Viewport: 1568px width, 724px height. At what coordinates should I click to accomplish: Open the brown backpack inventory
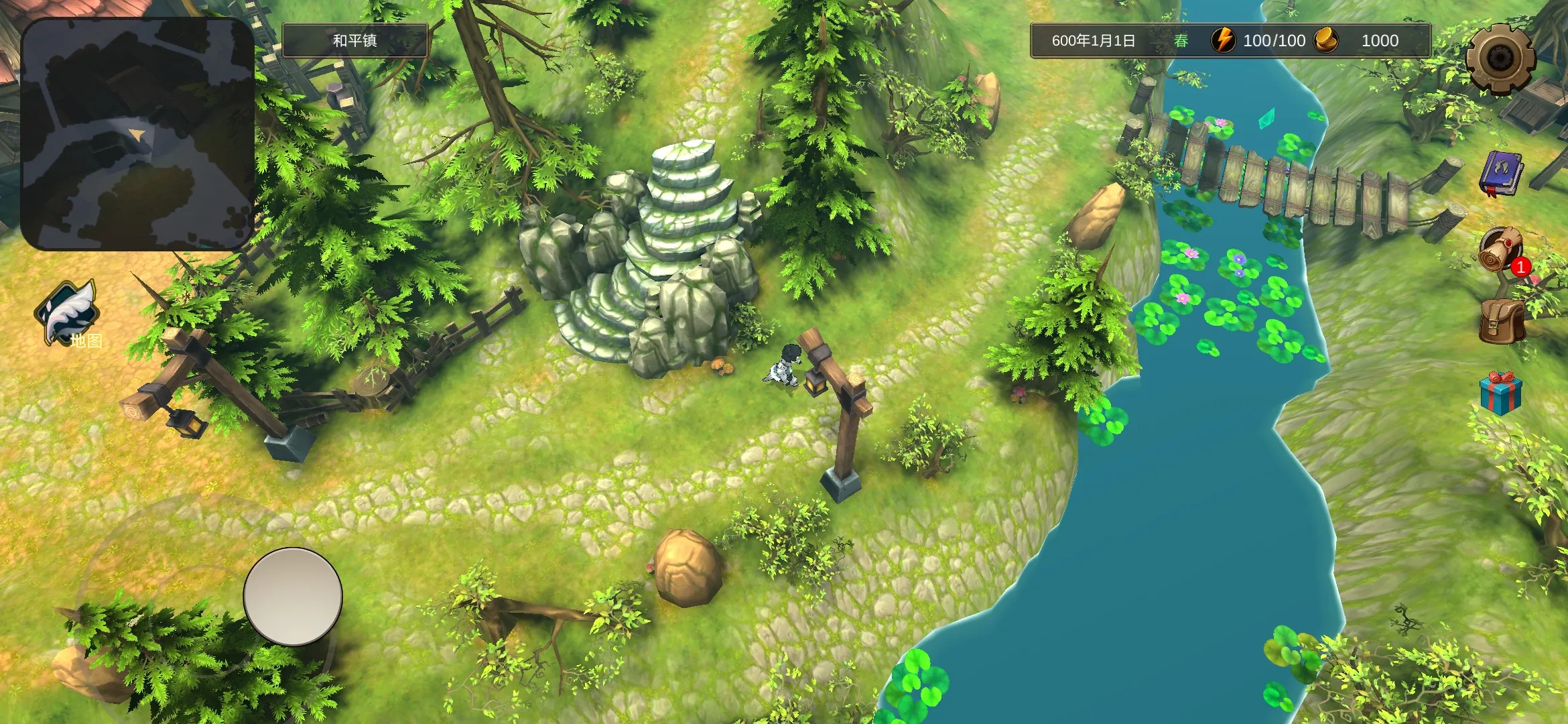tap(1502, 322)
